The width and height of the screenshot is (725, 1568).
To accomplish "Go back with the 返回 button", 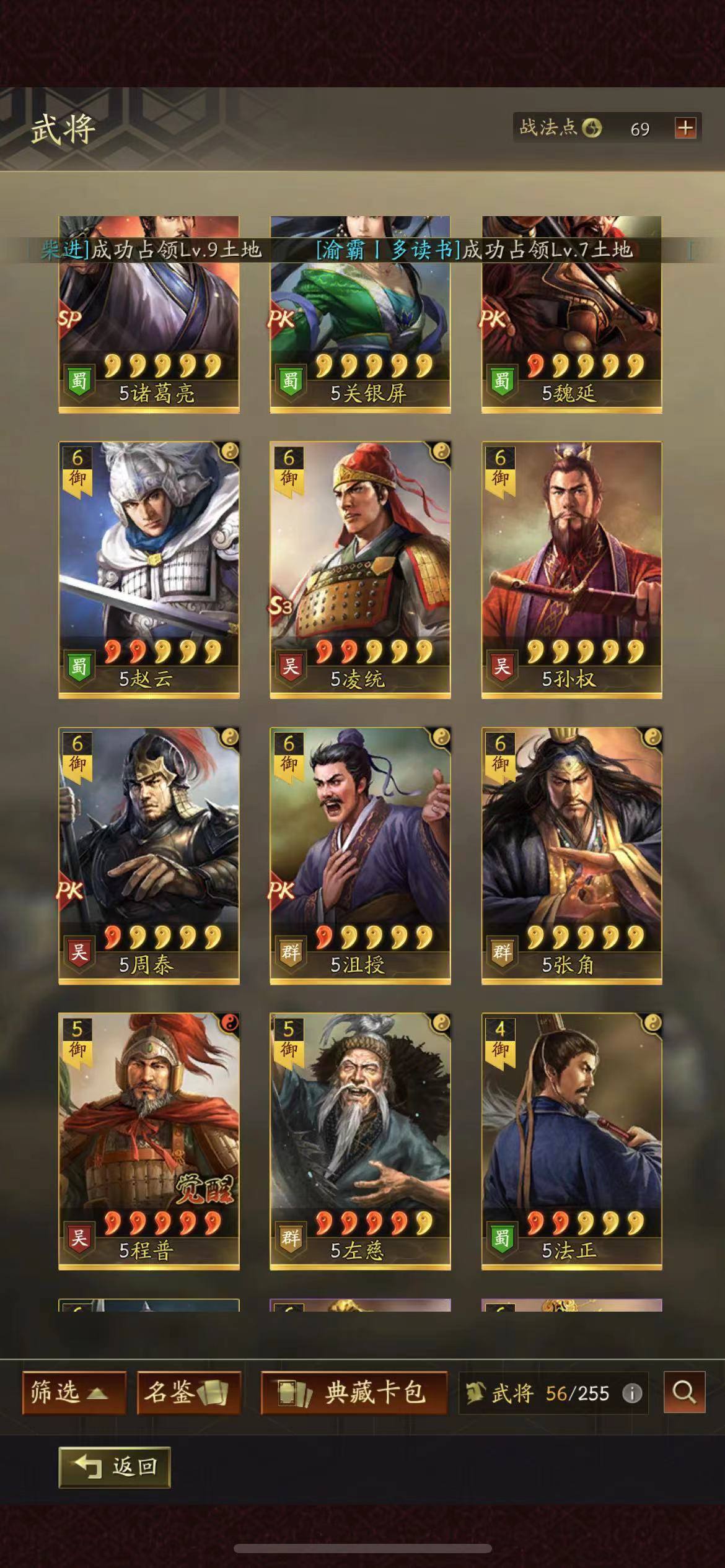I will [x=115, y=1466].
